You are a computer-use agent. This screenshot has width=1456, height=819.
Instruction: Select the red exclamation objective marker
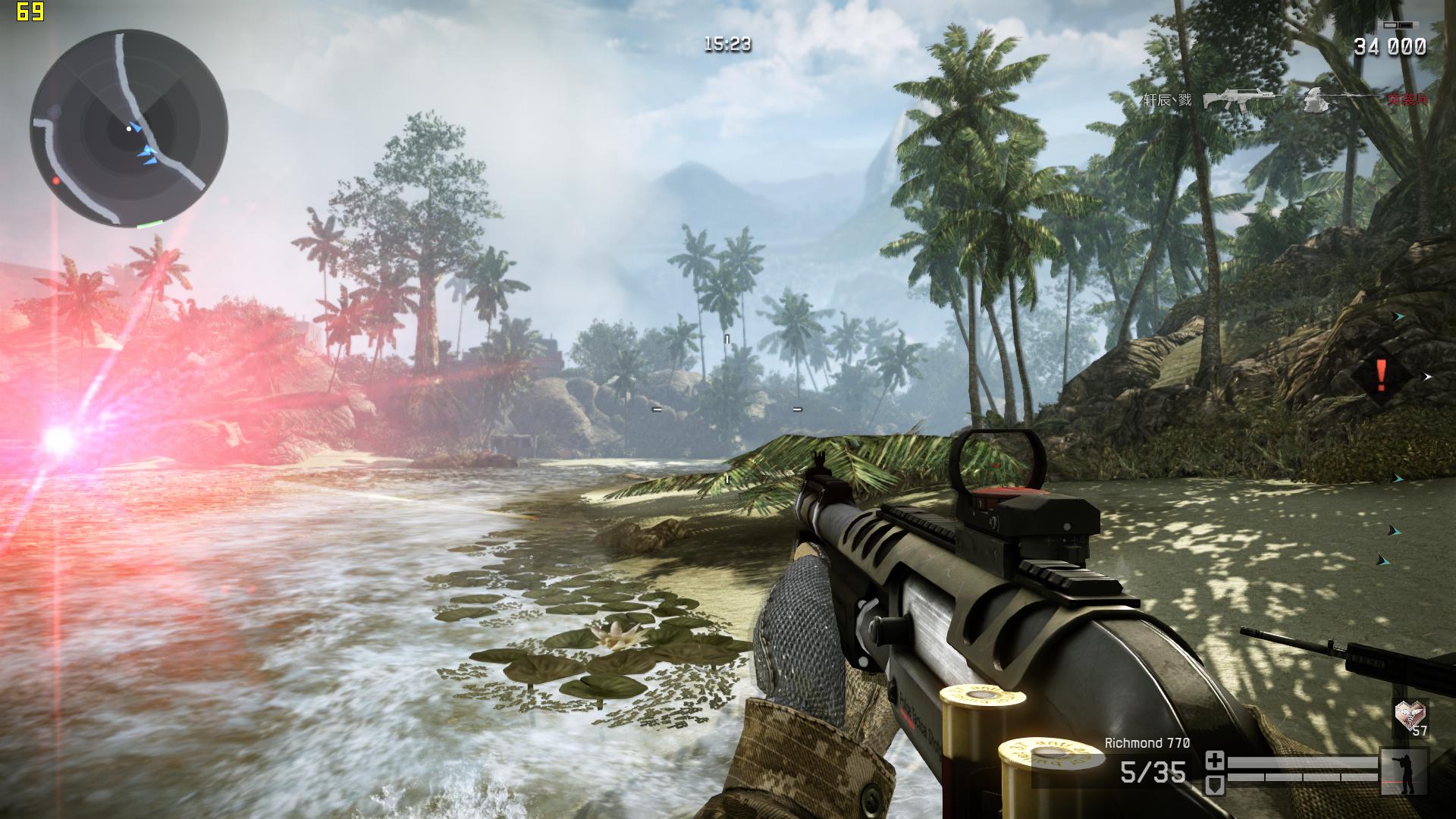tap(1381, 375)
